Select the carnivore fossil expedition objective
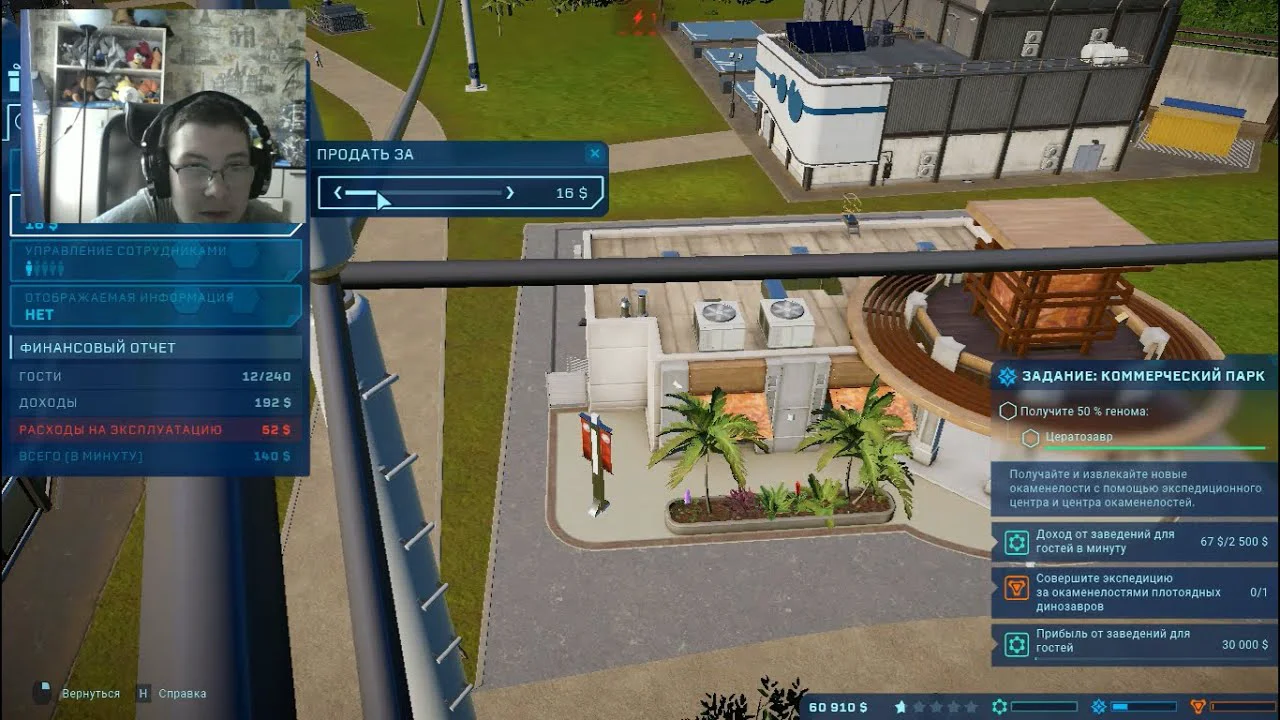The image size is (1280, 720). (x=1135, y=592)
